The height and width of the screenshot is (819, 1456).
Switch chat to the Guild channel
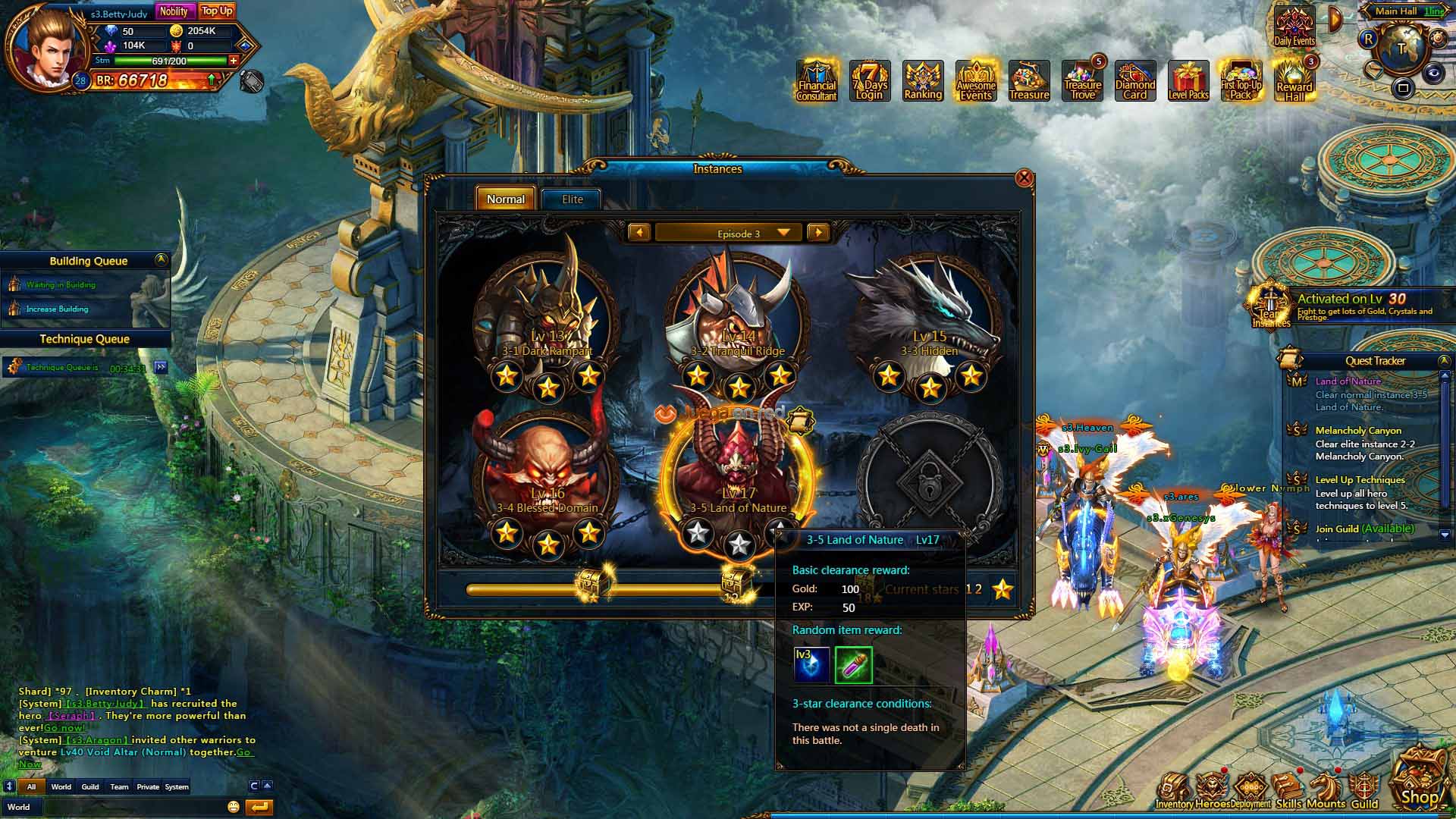[90, 787]
